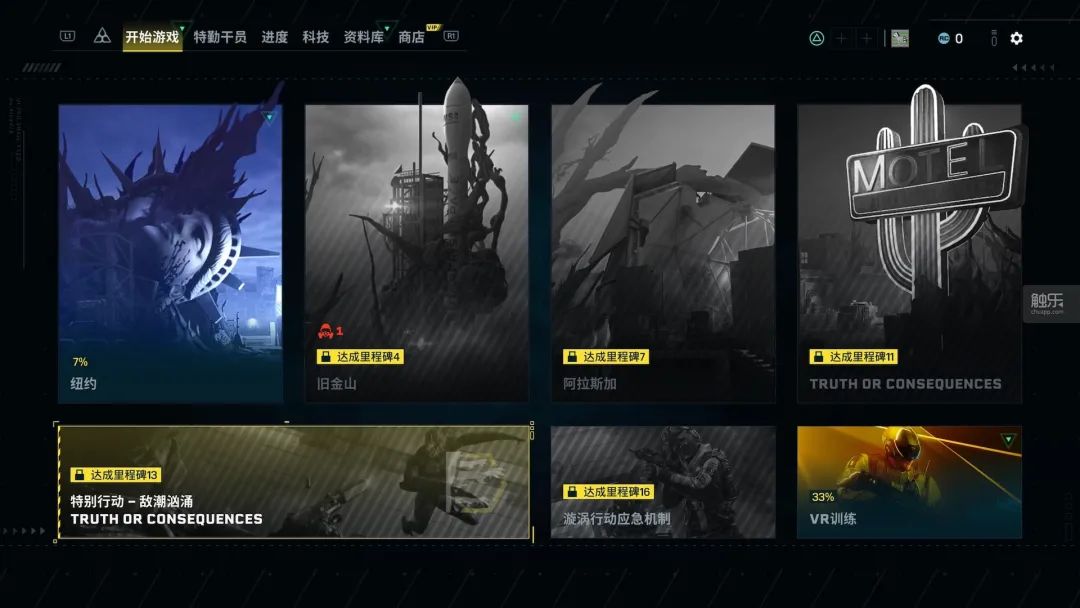Select the locked 漩涡行动应急机制 tile
Image resolution: width=1080 pixels, height=608 pixels.
663,482
